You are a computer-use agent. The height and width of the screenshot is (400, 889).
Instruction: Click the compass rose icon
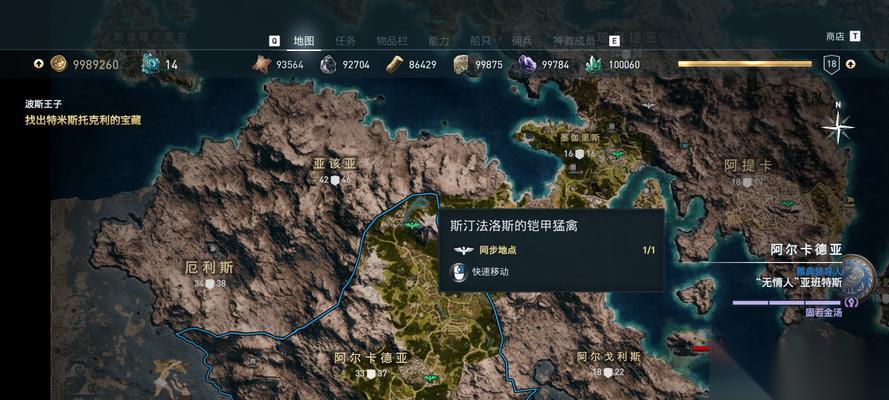tap(837, 125)
